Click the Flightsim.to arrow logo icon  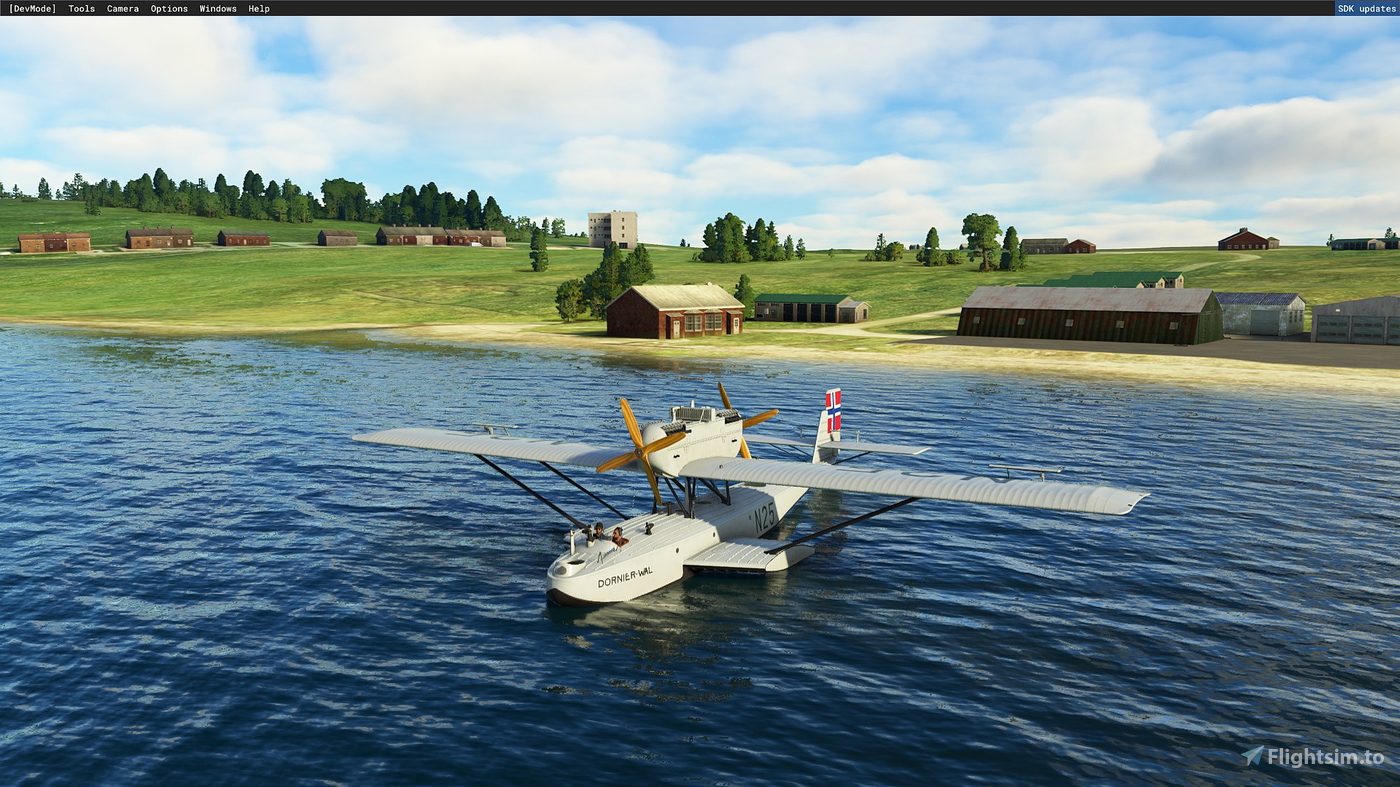pos(1250,756)
